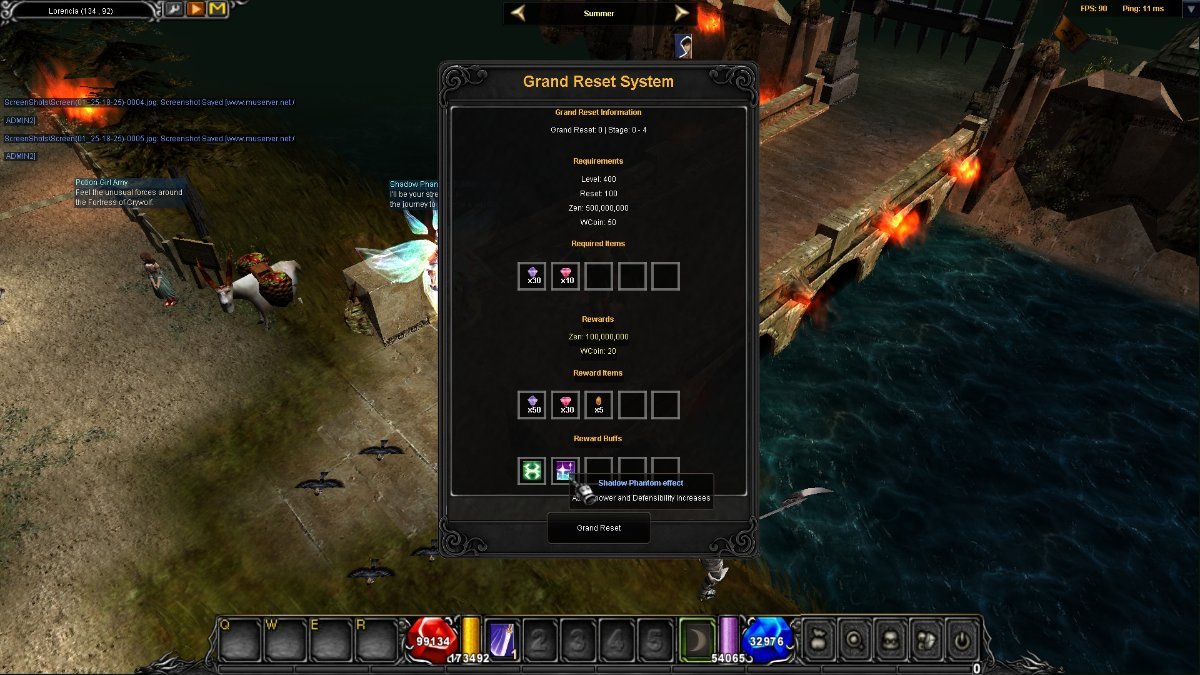Open the yellow M menu button
This screenshot has width=1200, height=675.
click(217, 10)
